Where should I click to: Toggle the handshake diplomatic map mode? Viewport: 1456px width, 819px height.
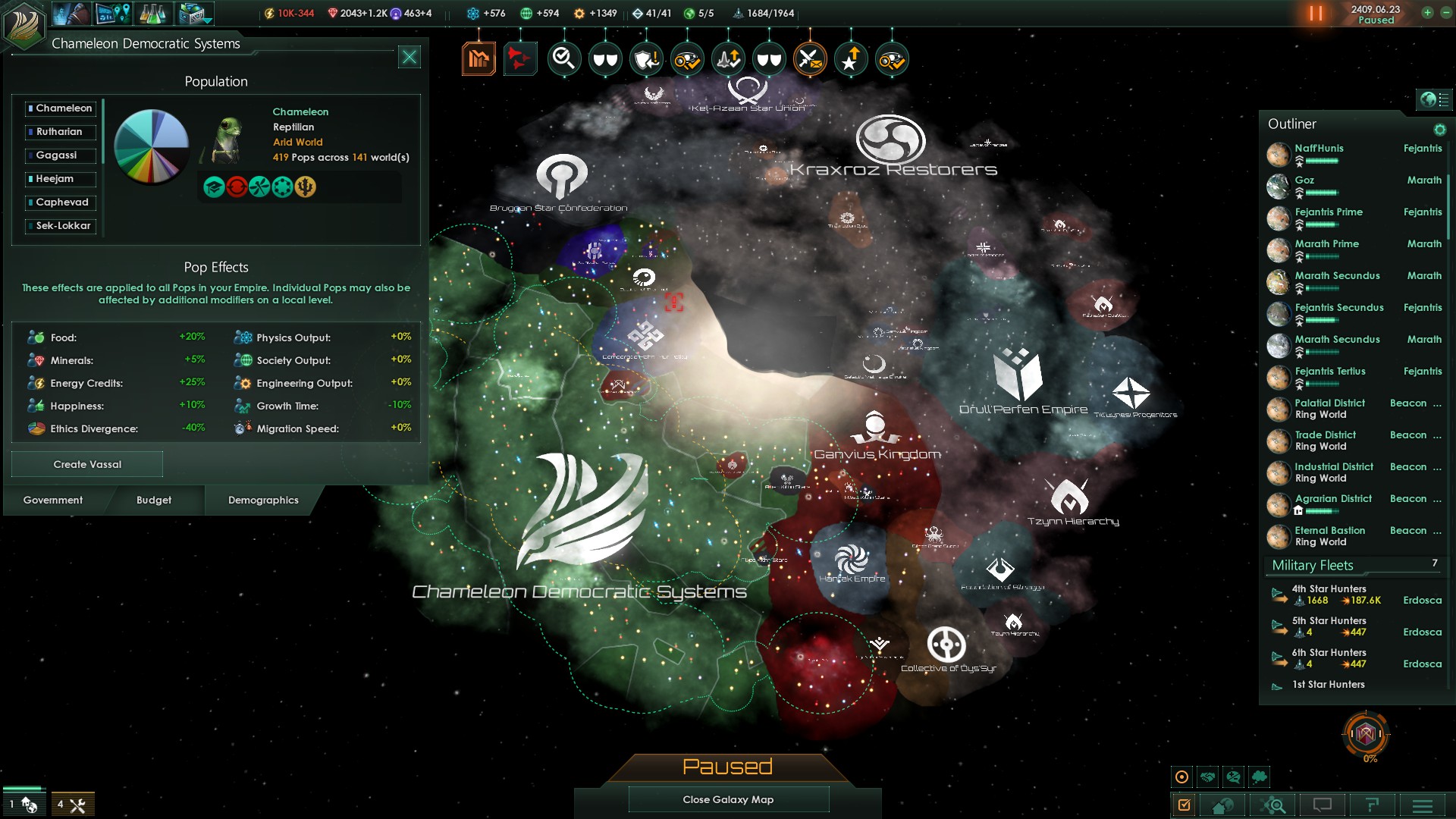pyautogui.click(x=1208, y=777)
